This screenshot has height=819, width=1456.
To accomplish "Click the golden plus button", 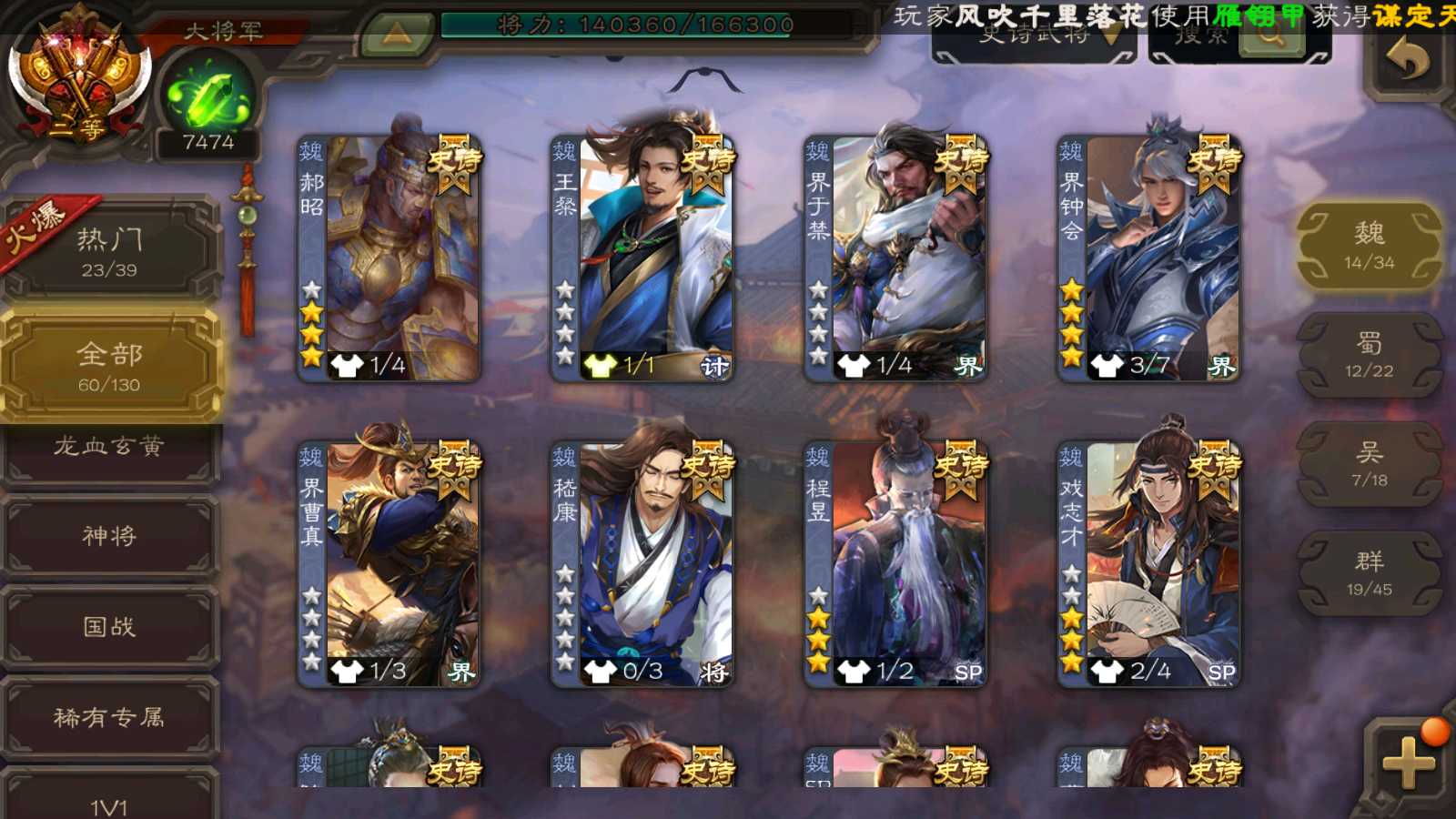I will pyautogui.click(x=1408, y=763).
